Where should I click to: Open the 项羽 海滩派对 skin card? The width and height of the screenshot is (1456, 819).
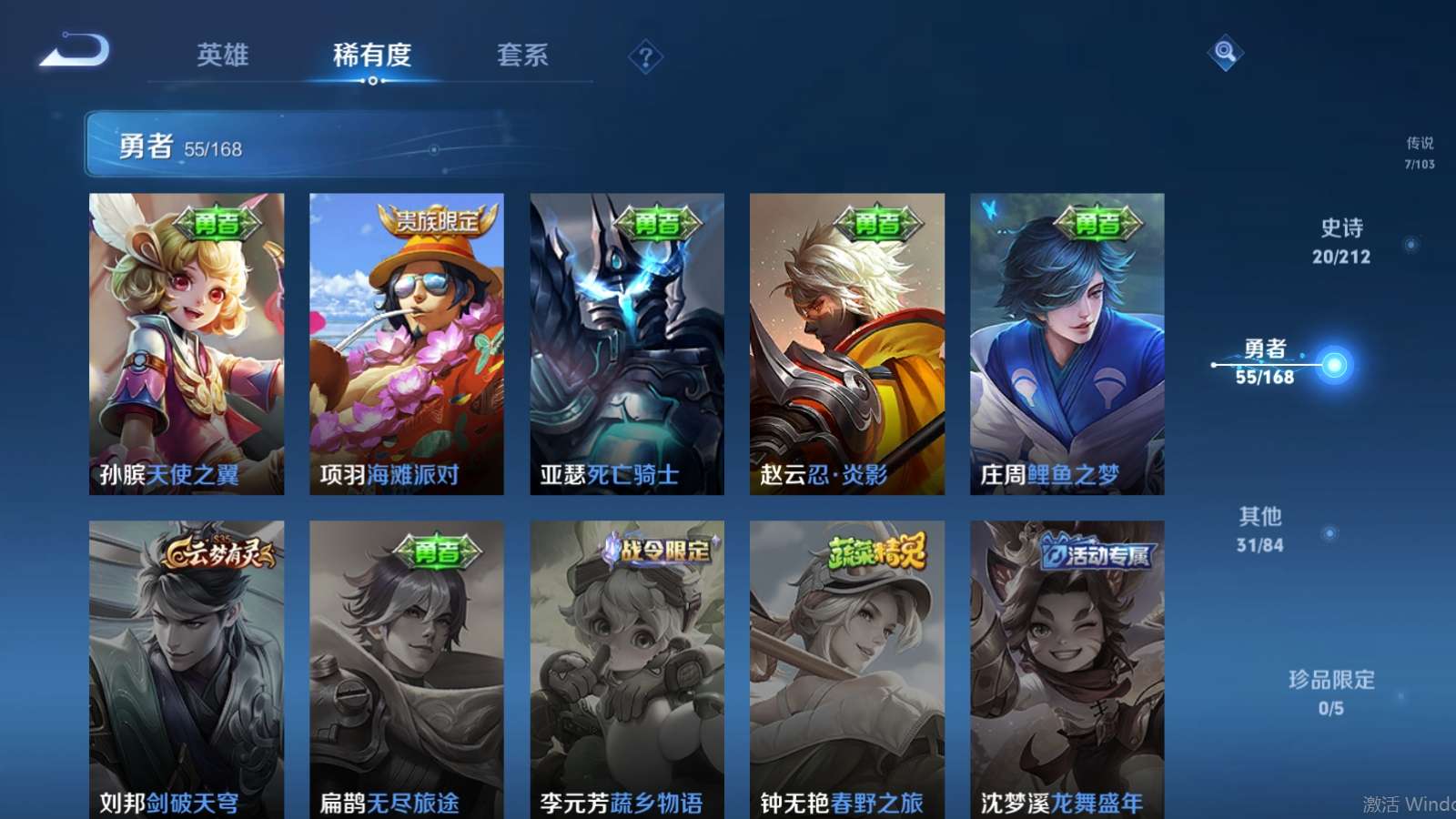coord(407,344)
